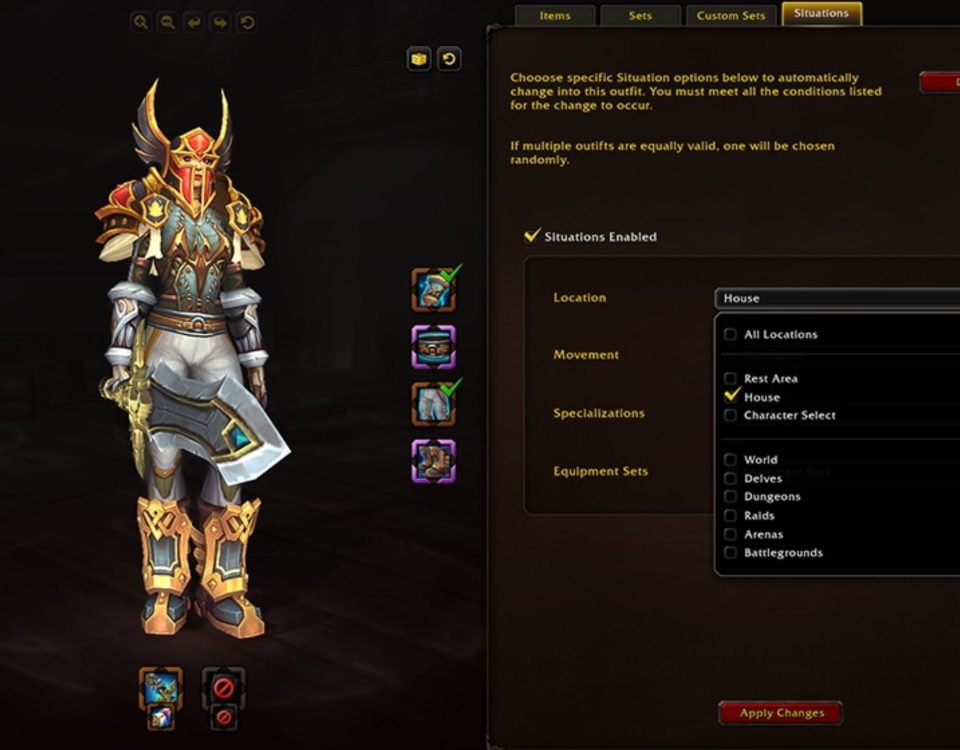Select the World location checkbox

731,460
